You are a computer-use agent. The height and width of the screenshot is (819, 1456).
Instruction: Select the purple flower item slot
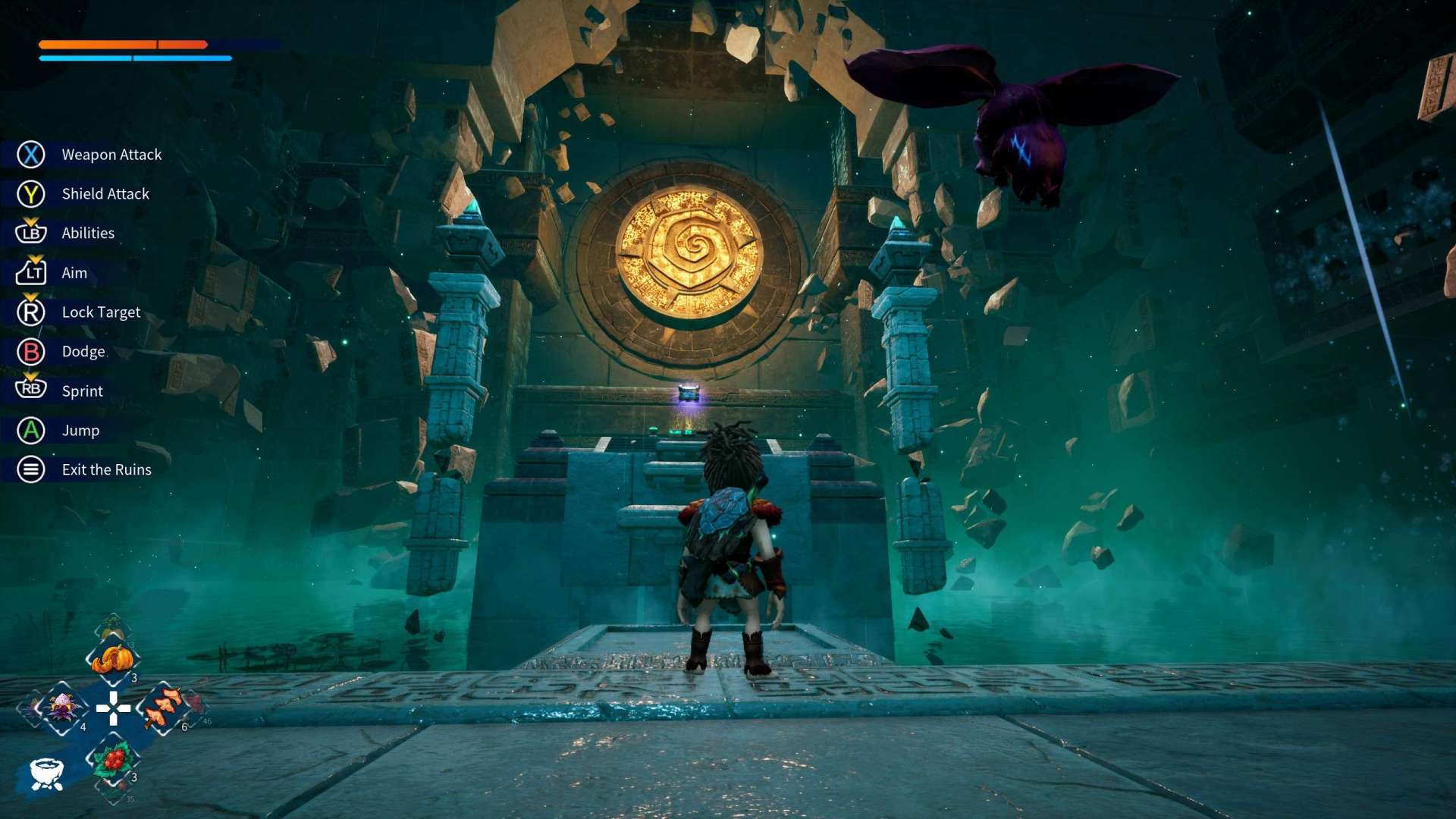(63, 708)
